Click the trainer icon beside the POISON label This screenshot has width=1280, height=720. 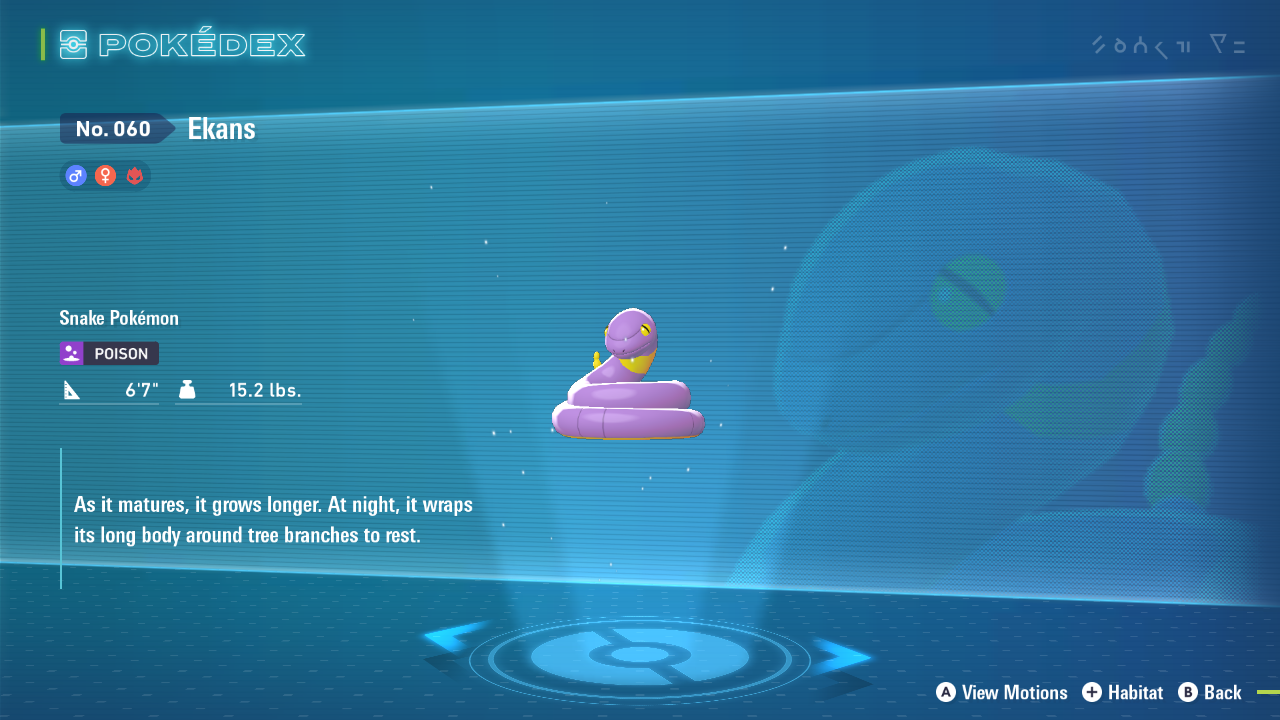pyautogui.click(x=70, y=353)
